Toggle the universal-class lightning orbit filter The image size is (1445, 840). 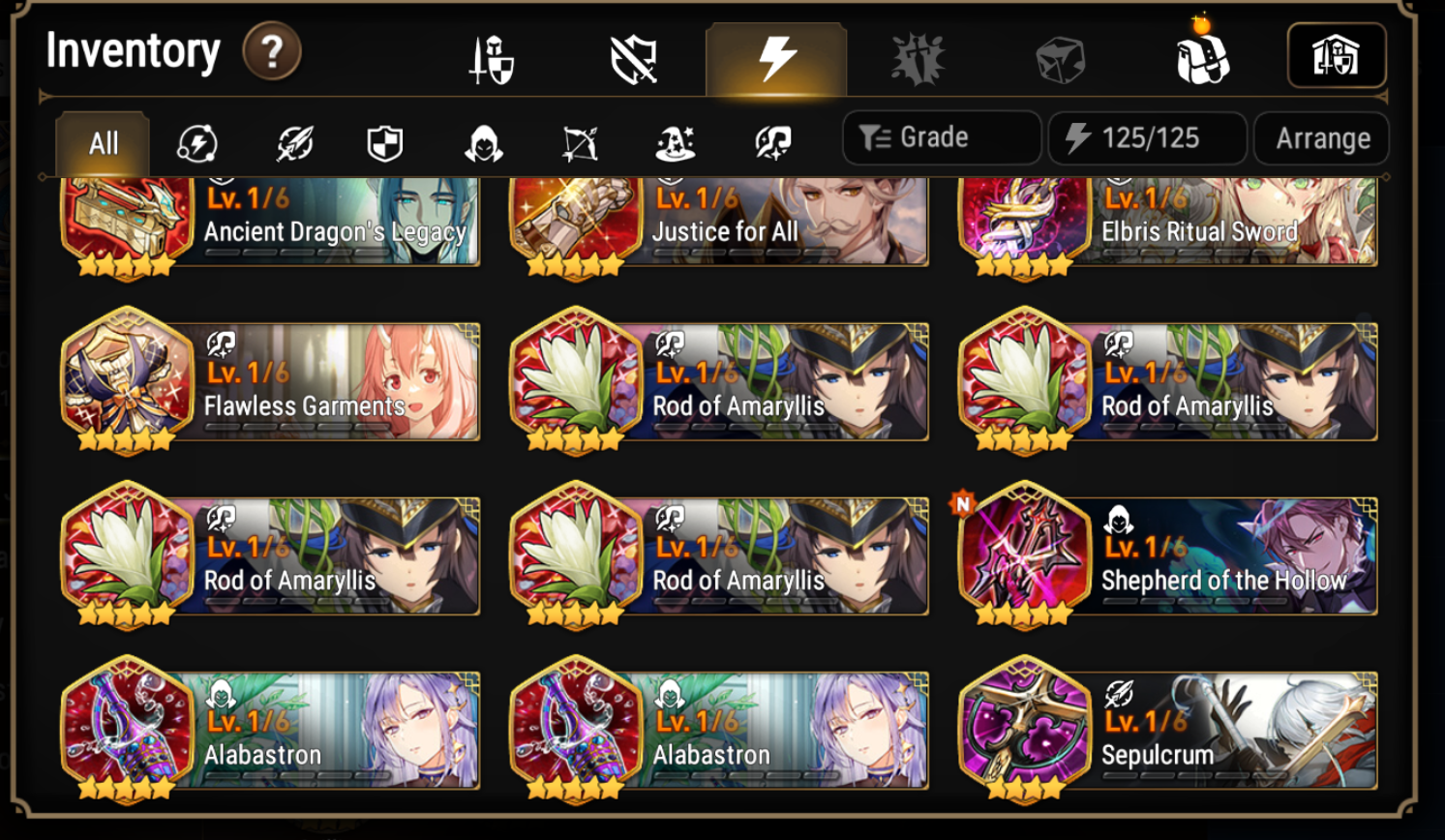coord(196,143)
